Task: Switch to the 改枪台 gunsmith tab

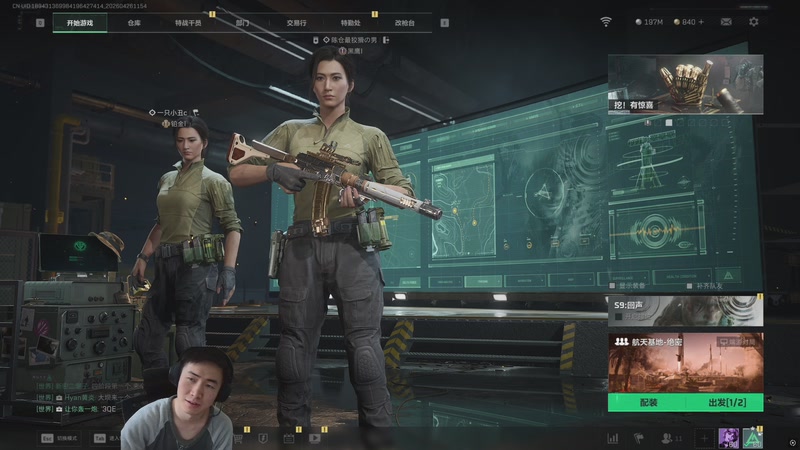Action: tap(405, 21)
